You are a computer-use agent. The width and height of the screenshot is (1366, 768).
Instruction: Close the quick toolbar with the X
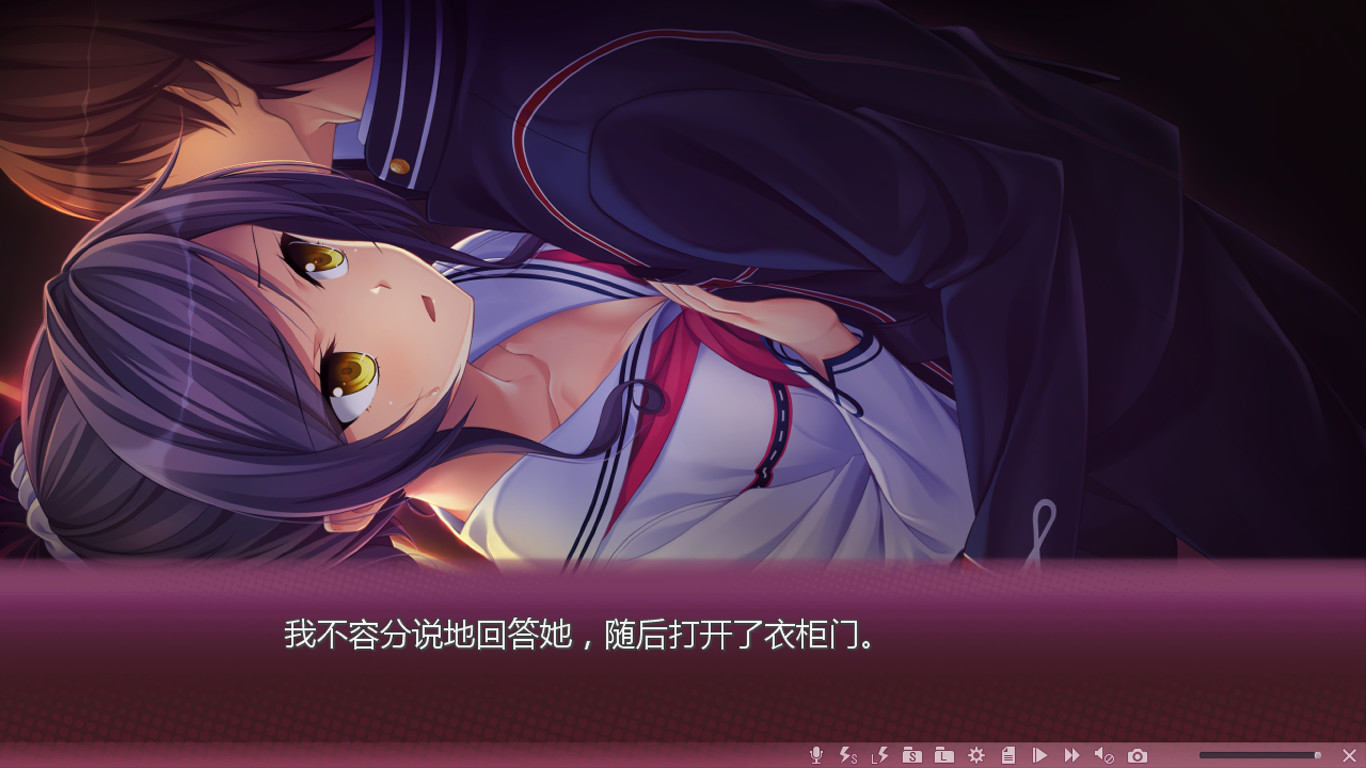pos(1348,757)
